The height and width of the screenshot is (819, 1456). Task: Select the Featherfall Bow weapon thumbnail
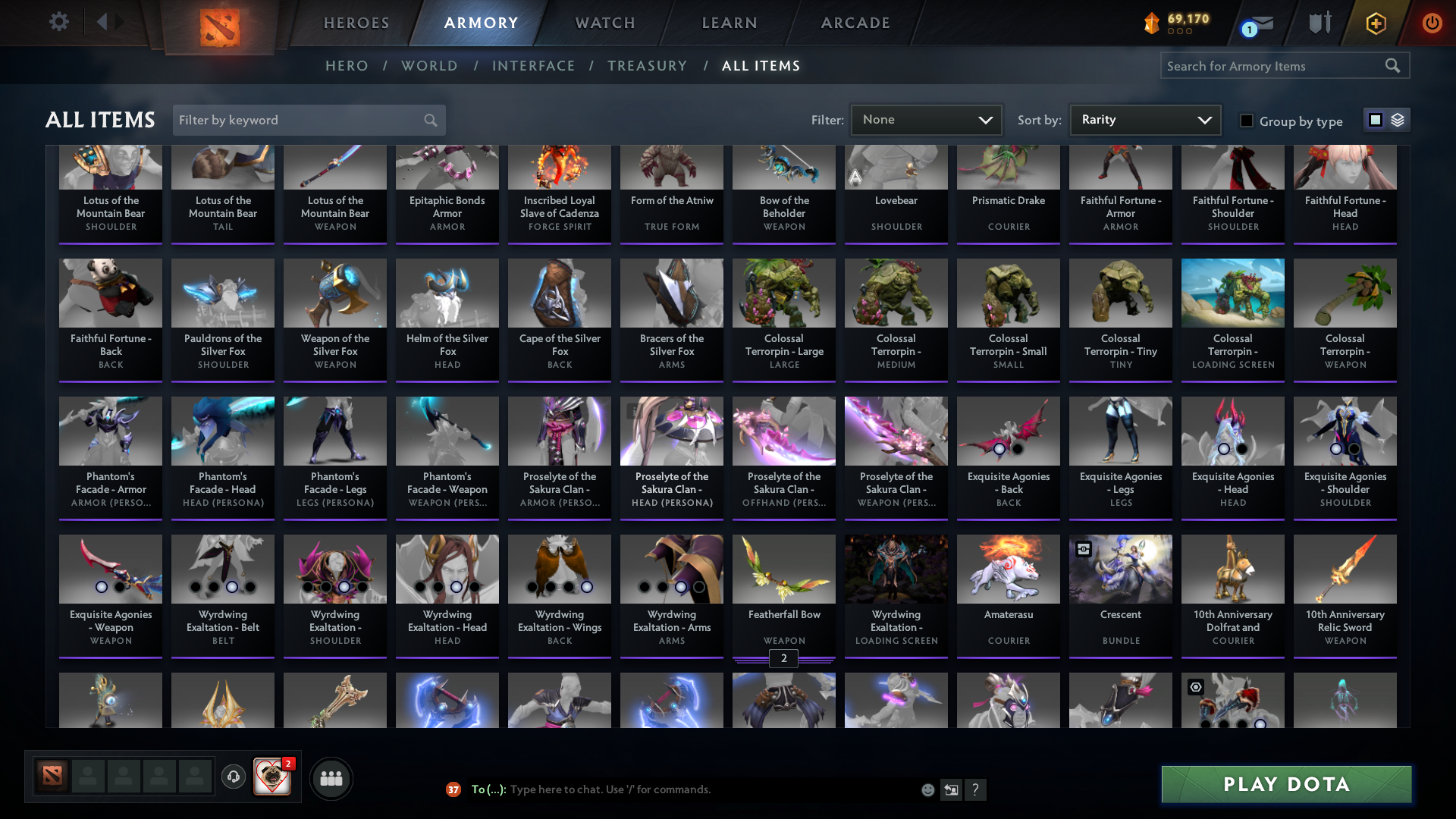tap(783, 569)
